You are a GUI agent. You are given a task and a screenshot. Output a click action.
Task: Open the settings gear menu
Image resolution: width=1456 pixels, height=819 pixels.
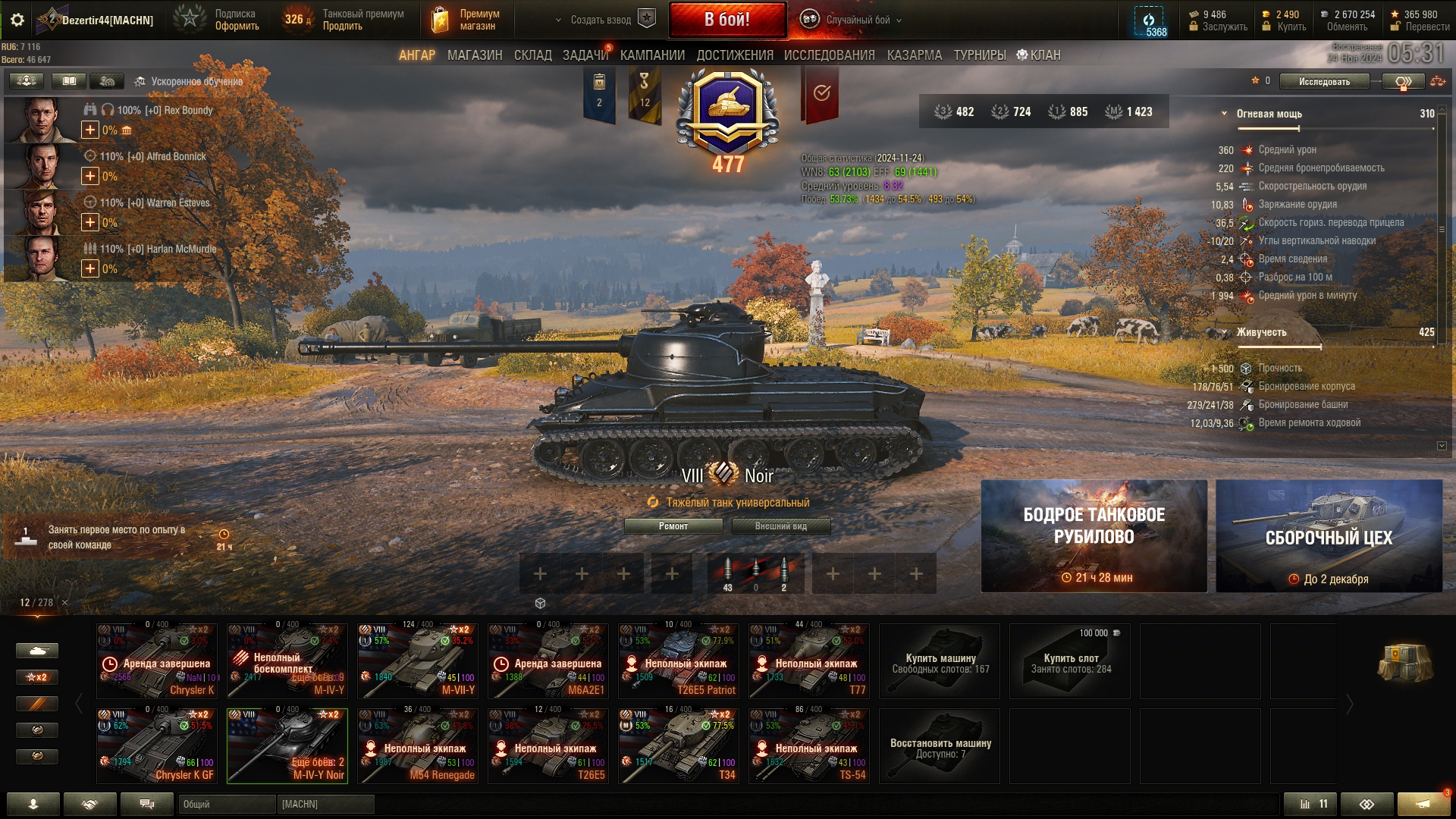(x=17, y=20)
